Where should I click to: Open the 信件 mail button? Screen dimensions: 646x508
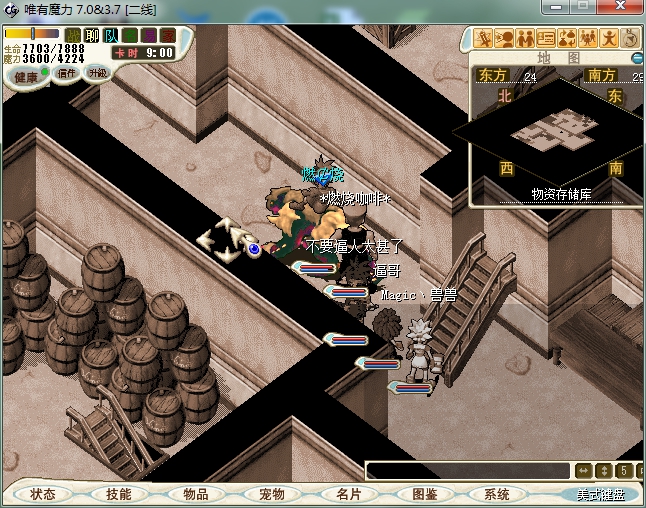[67, 73]
